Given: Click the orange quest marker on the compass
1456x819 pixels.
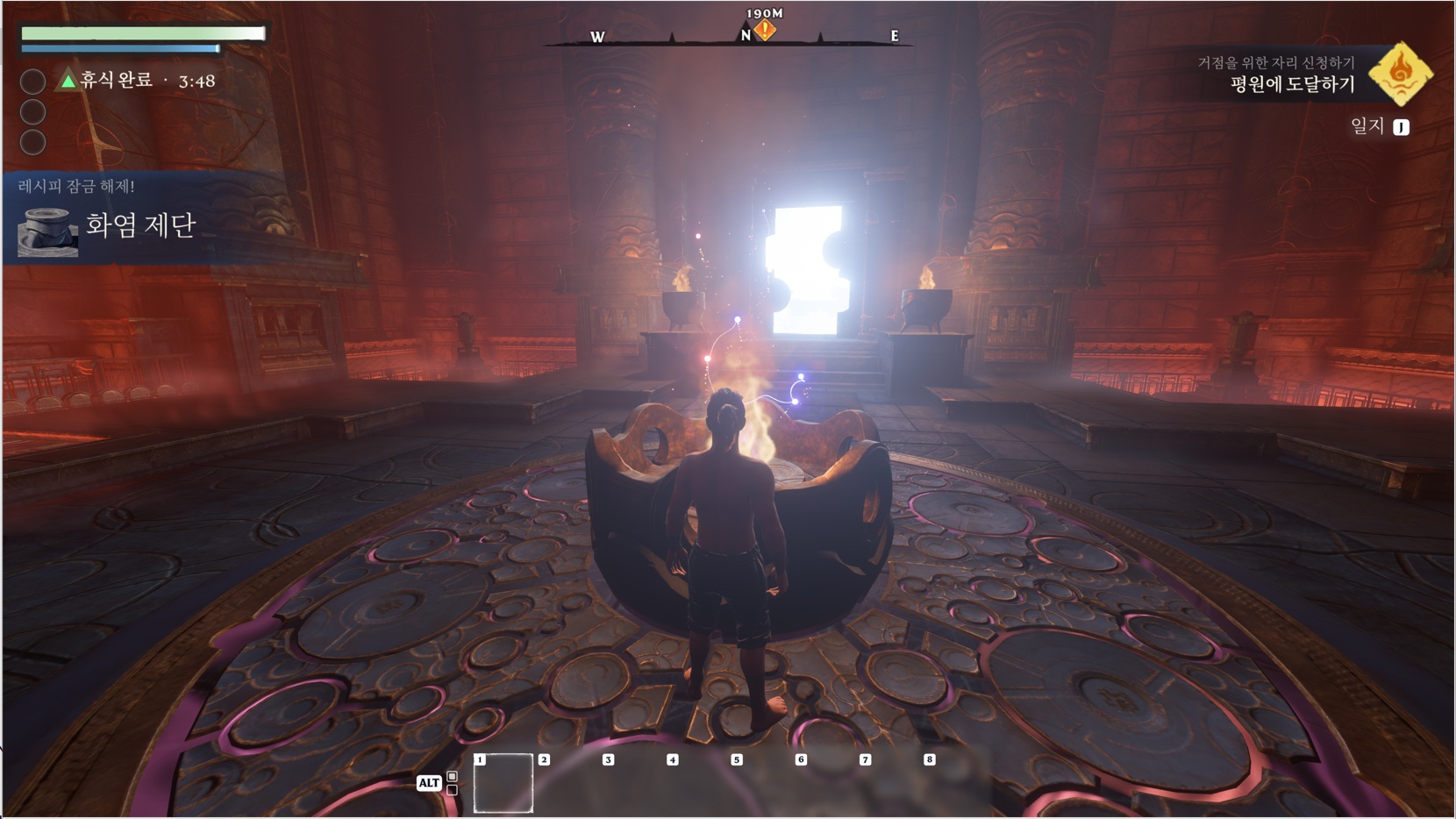Looking at the screenshot, I should [765, 31].
